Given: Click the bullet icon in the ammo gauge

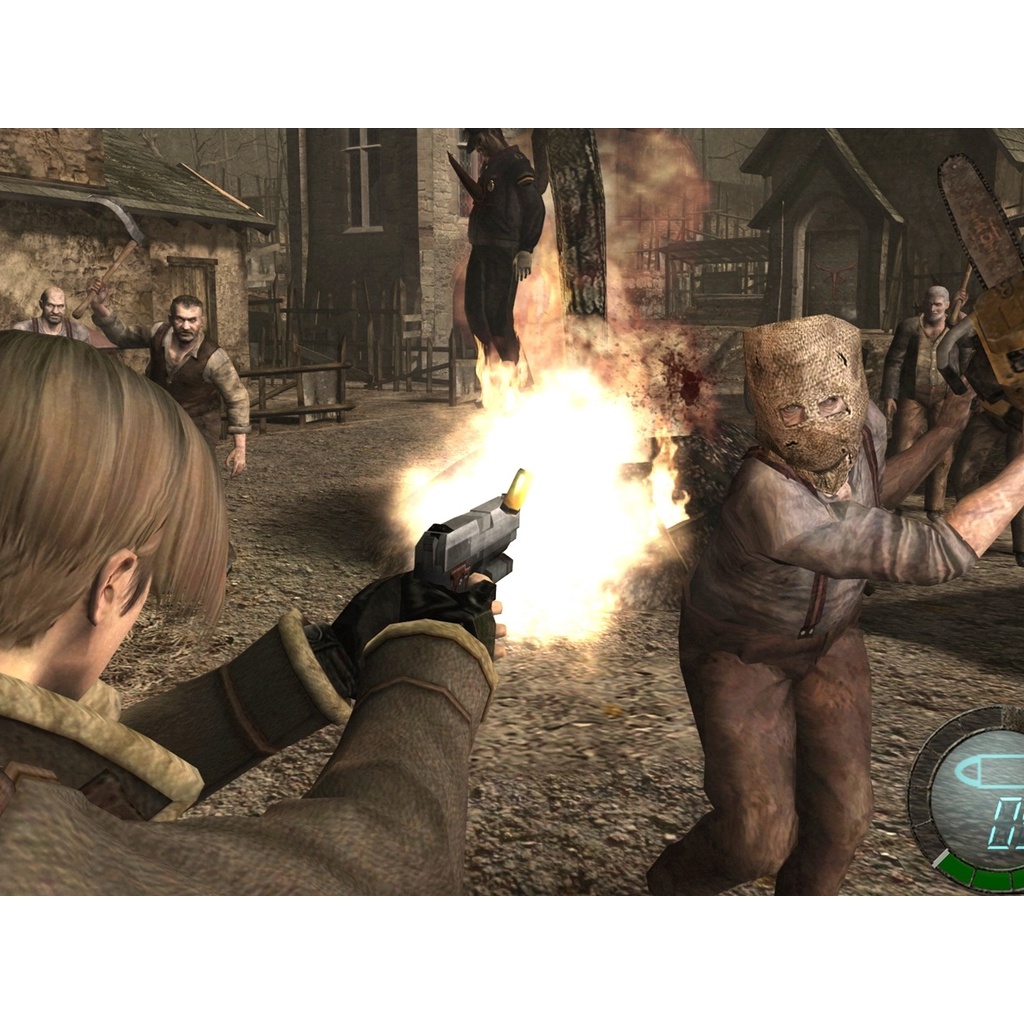Looking at the screenshot, I should pos(990,772).
